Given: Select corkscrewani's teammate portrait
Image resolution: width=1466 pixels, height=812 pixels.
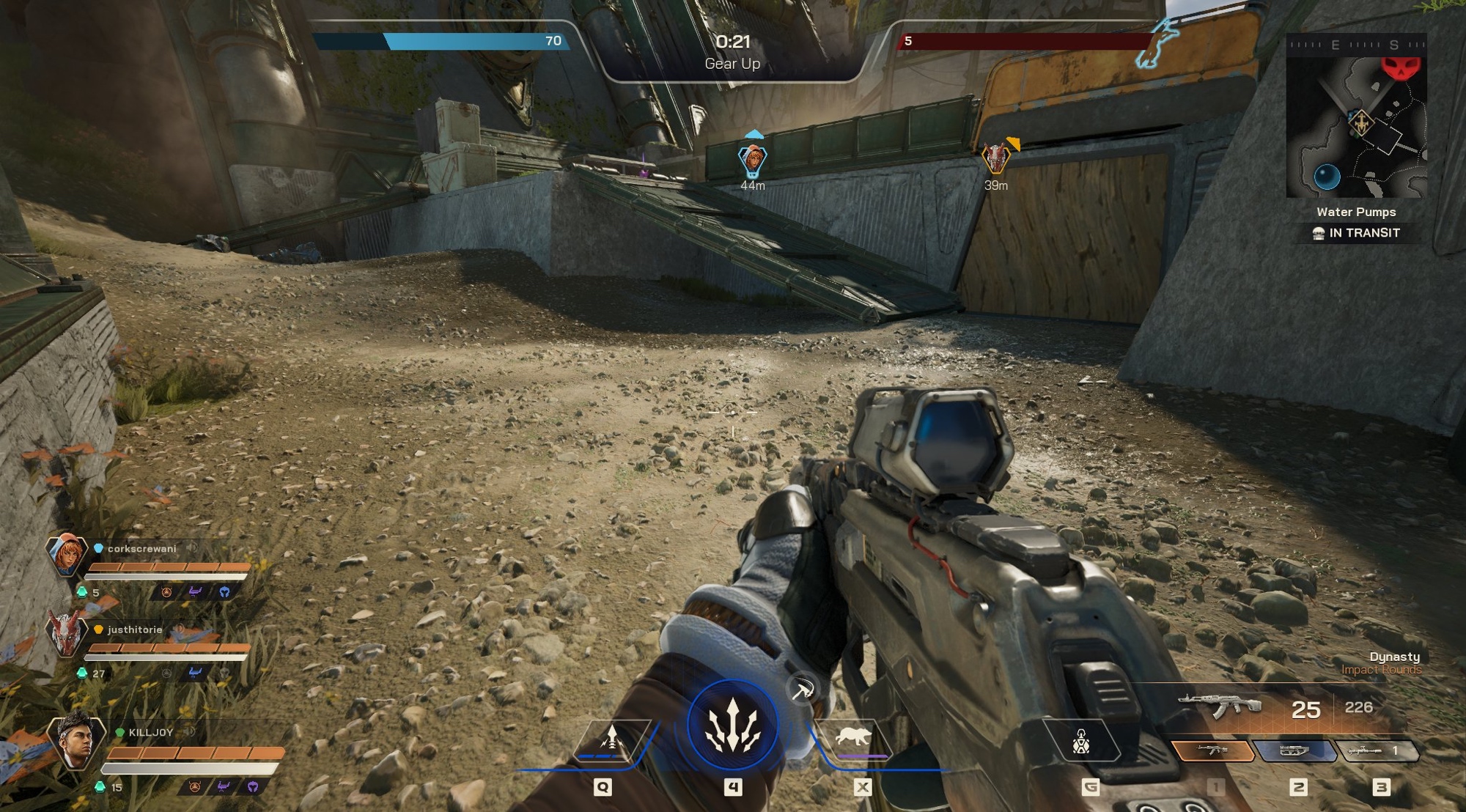Looking at the screenshot, I should pos(66,555).
